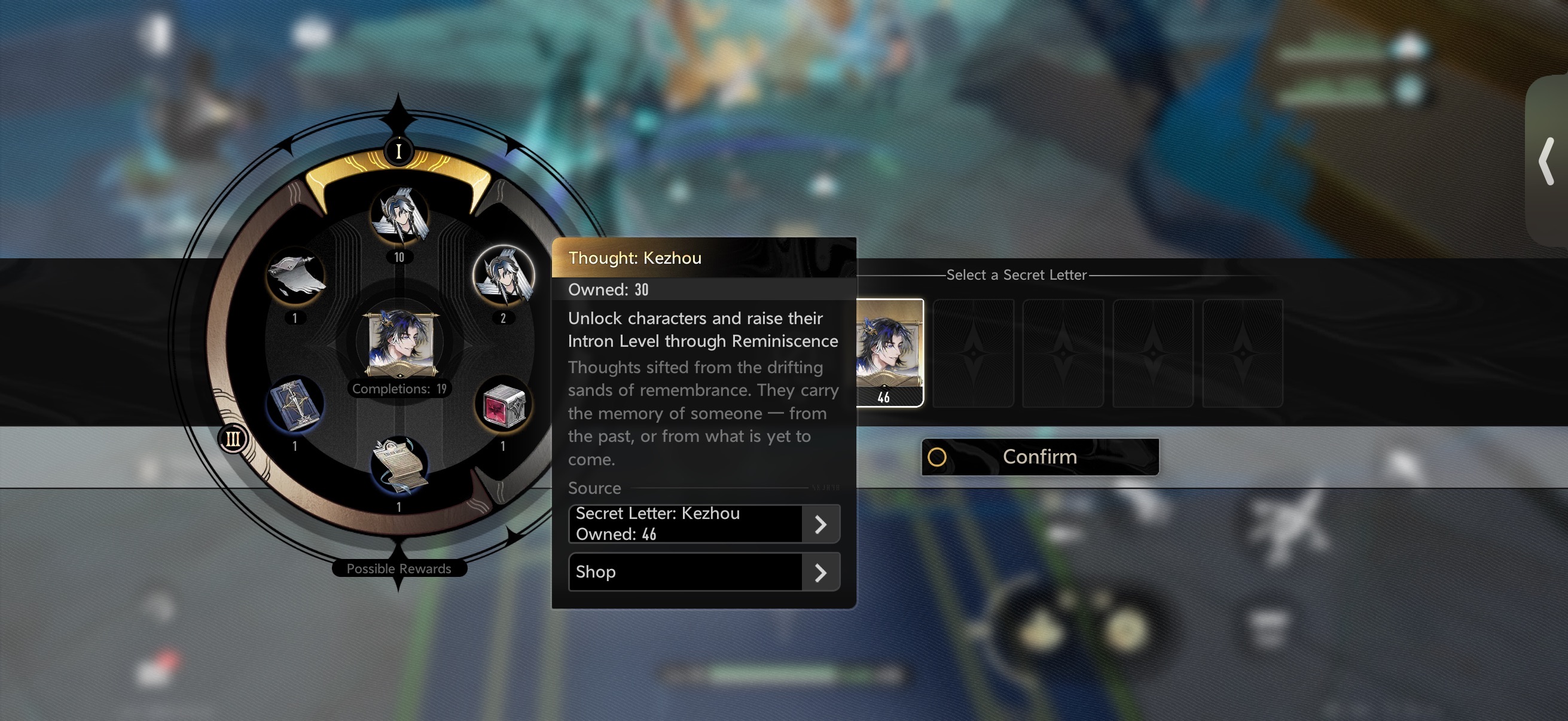
Task: Open the Secret Letter: Kezhou source
Action: coord(704,524)
